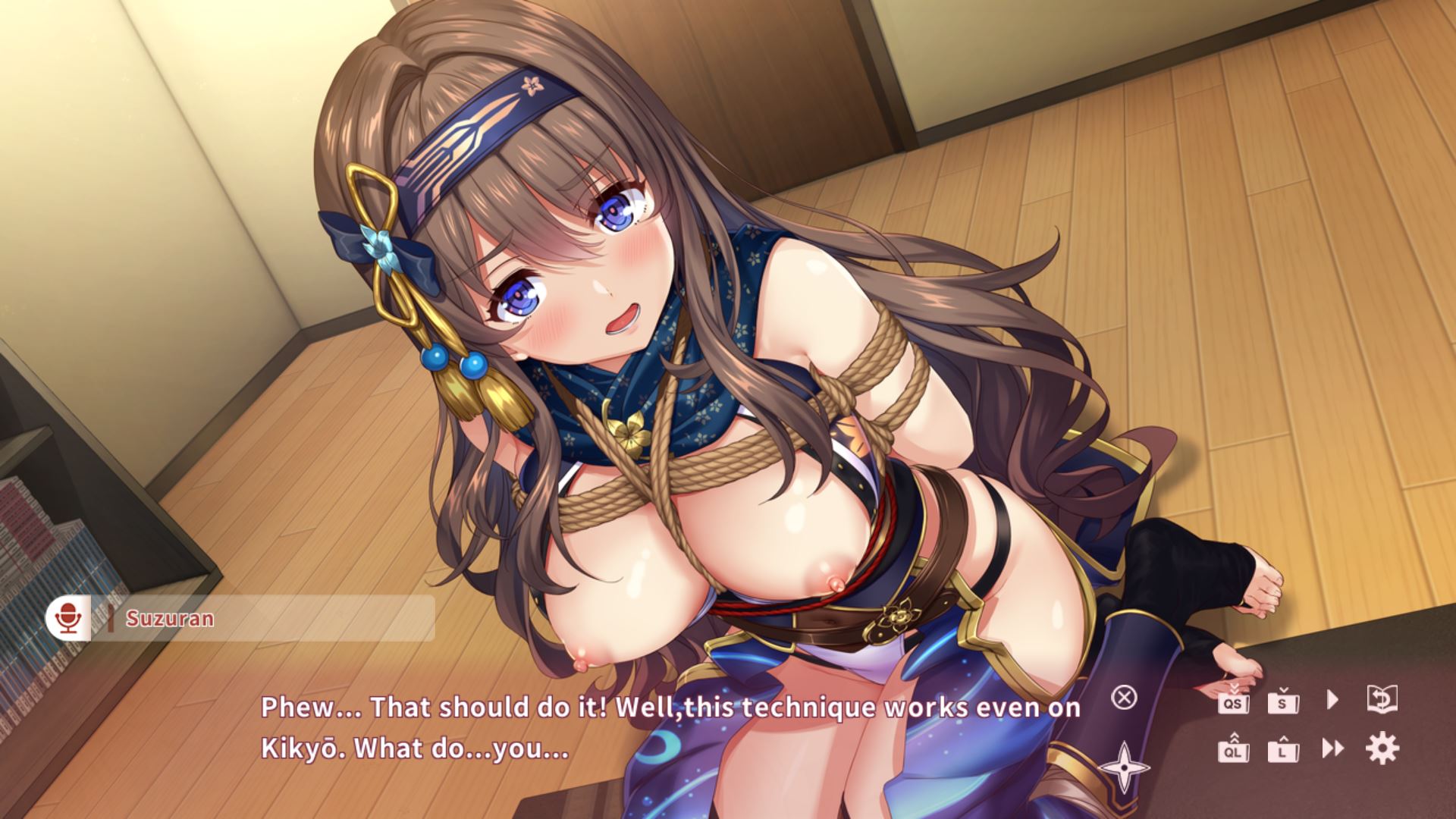Open the dialogue backlog book icon
Screen dimensions: 1456x819
pos(1382,699)
